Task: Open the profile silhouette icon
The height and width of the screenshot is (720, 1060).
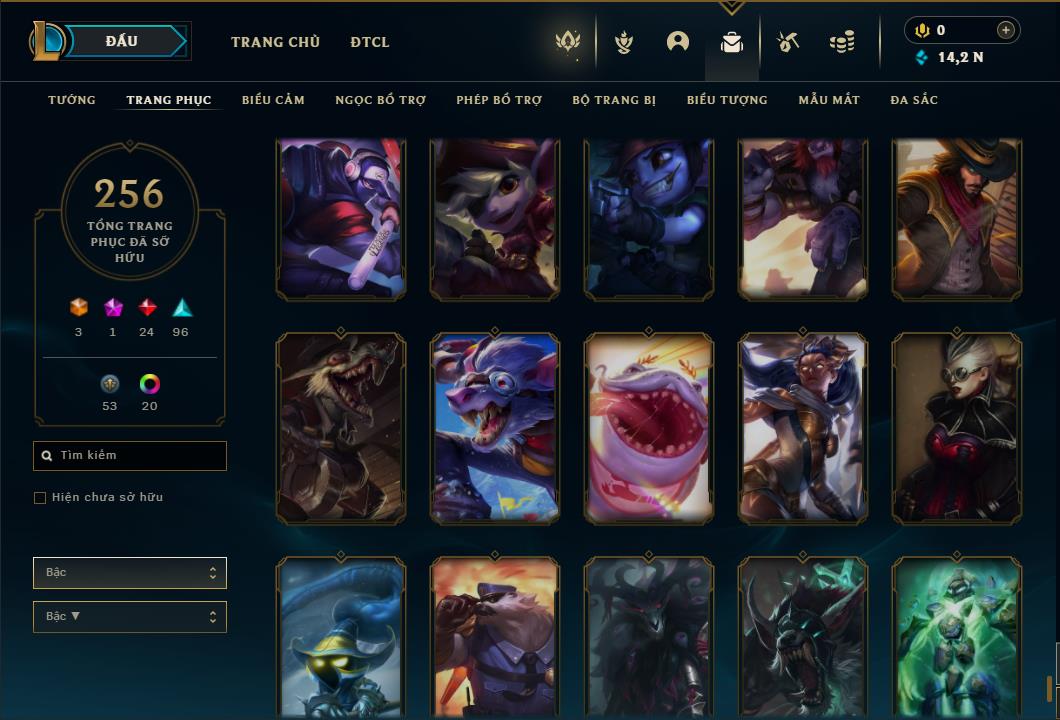Action: pyautogui.click(x=678, y=42)
